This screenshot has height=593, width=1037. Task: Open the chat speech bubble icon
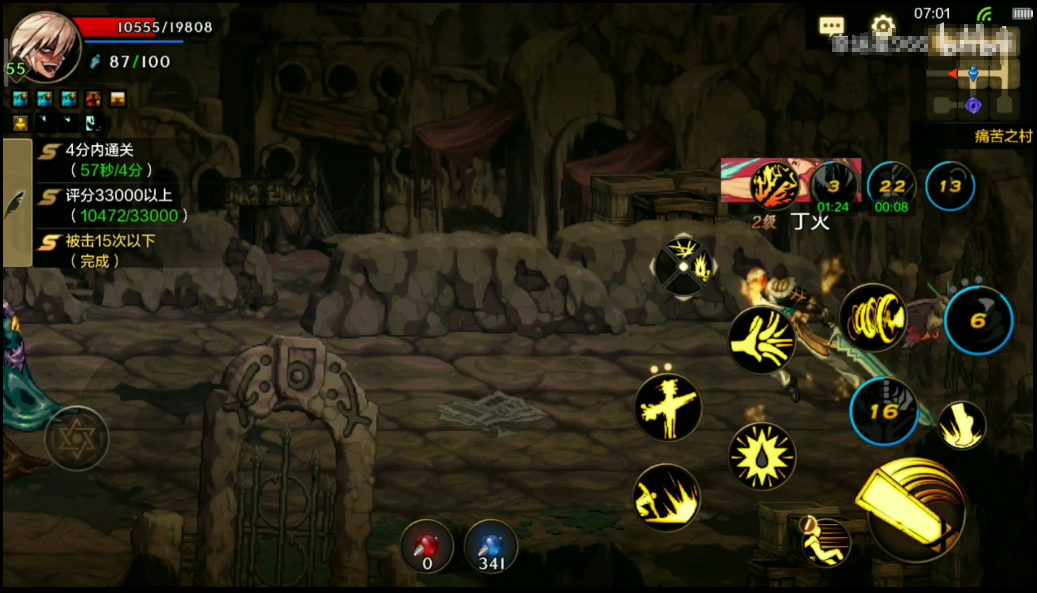[831, 26]
